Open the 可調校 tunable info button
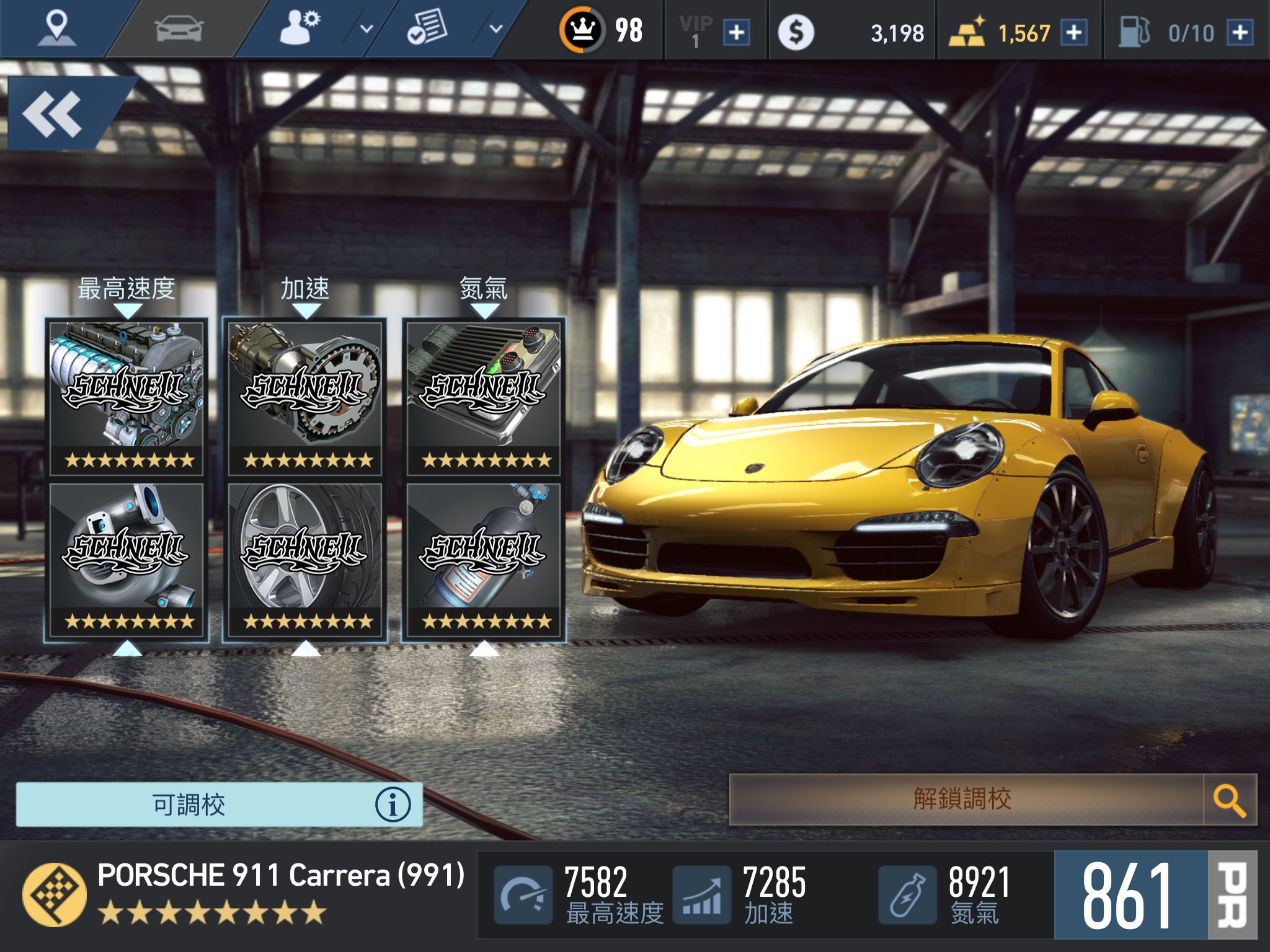The image size is (1270, 952). (x=393, y=804)
